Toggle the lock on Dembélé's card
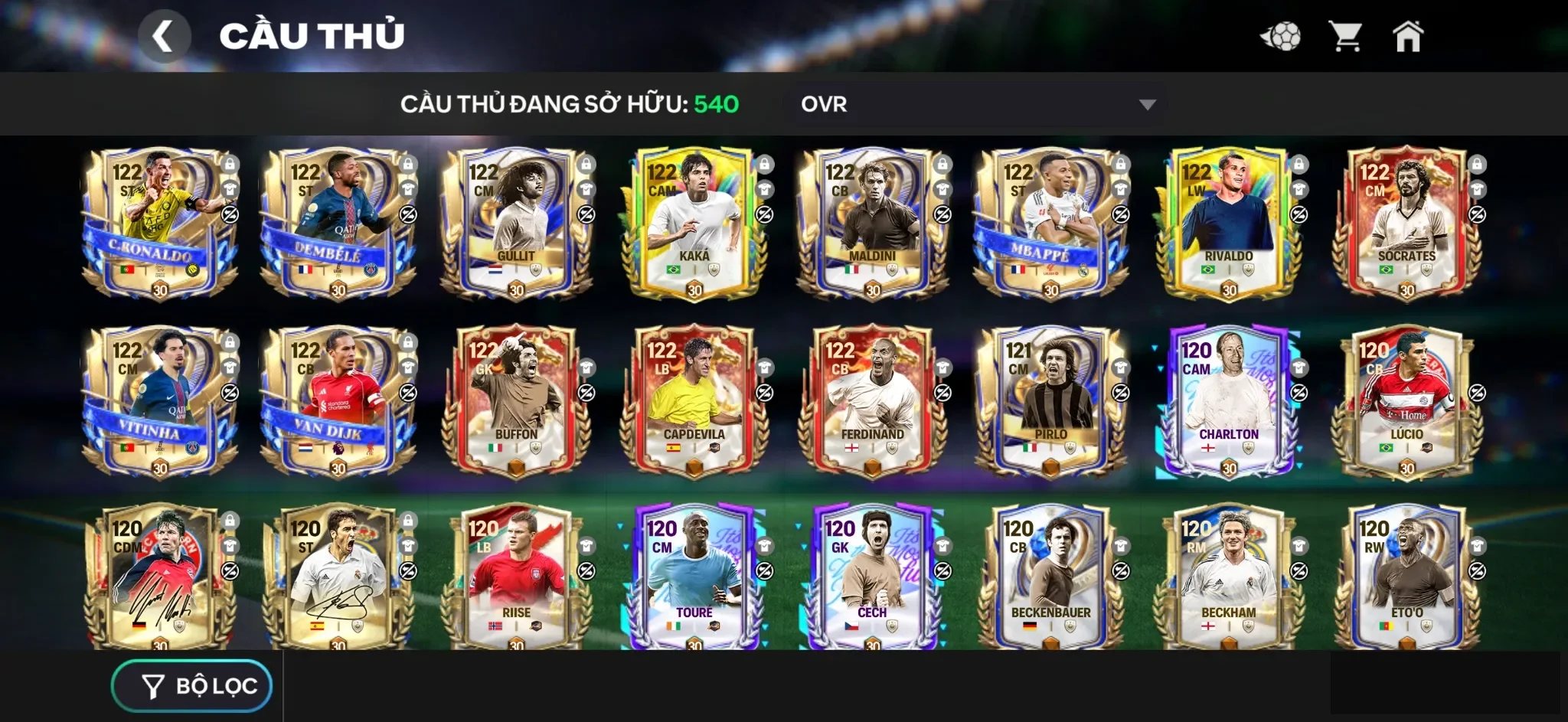1568x722 pixels. (407, 165)
